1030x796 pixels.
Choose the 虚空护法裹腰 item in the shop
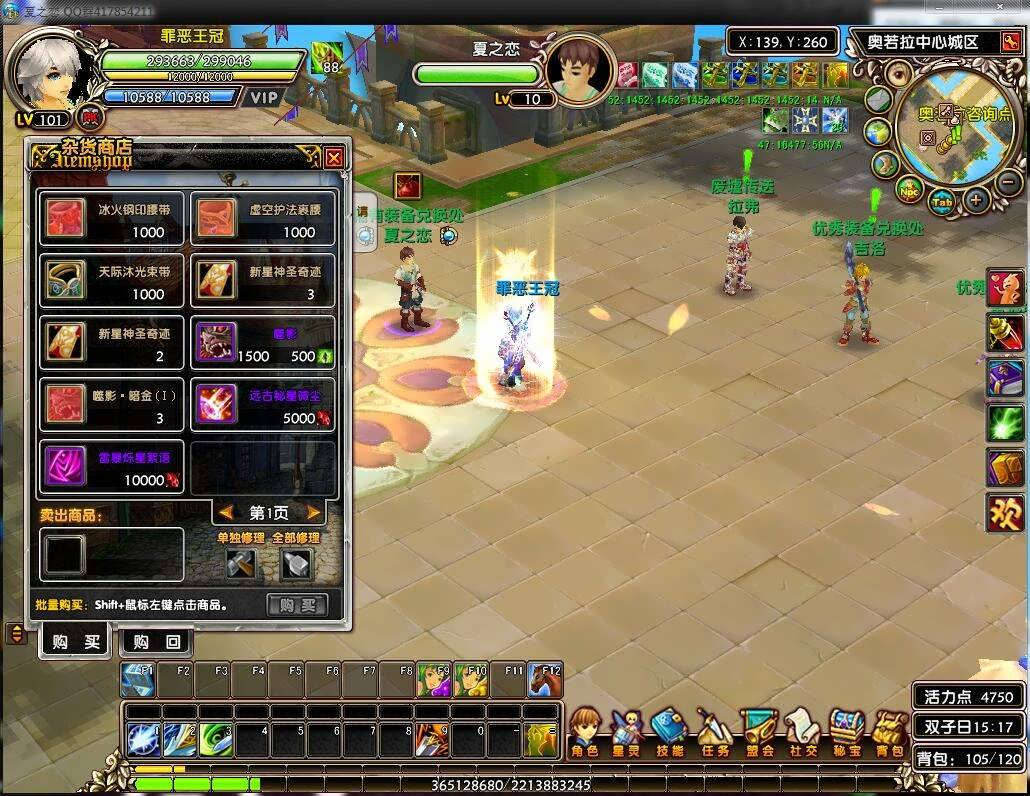point(263,220)
